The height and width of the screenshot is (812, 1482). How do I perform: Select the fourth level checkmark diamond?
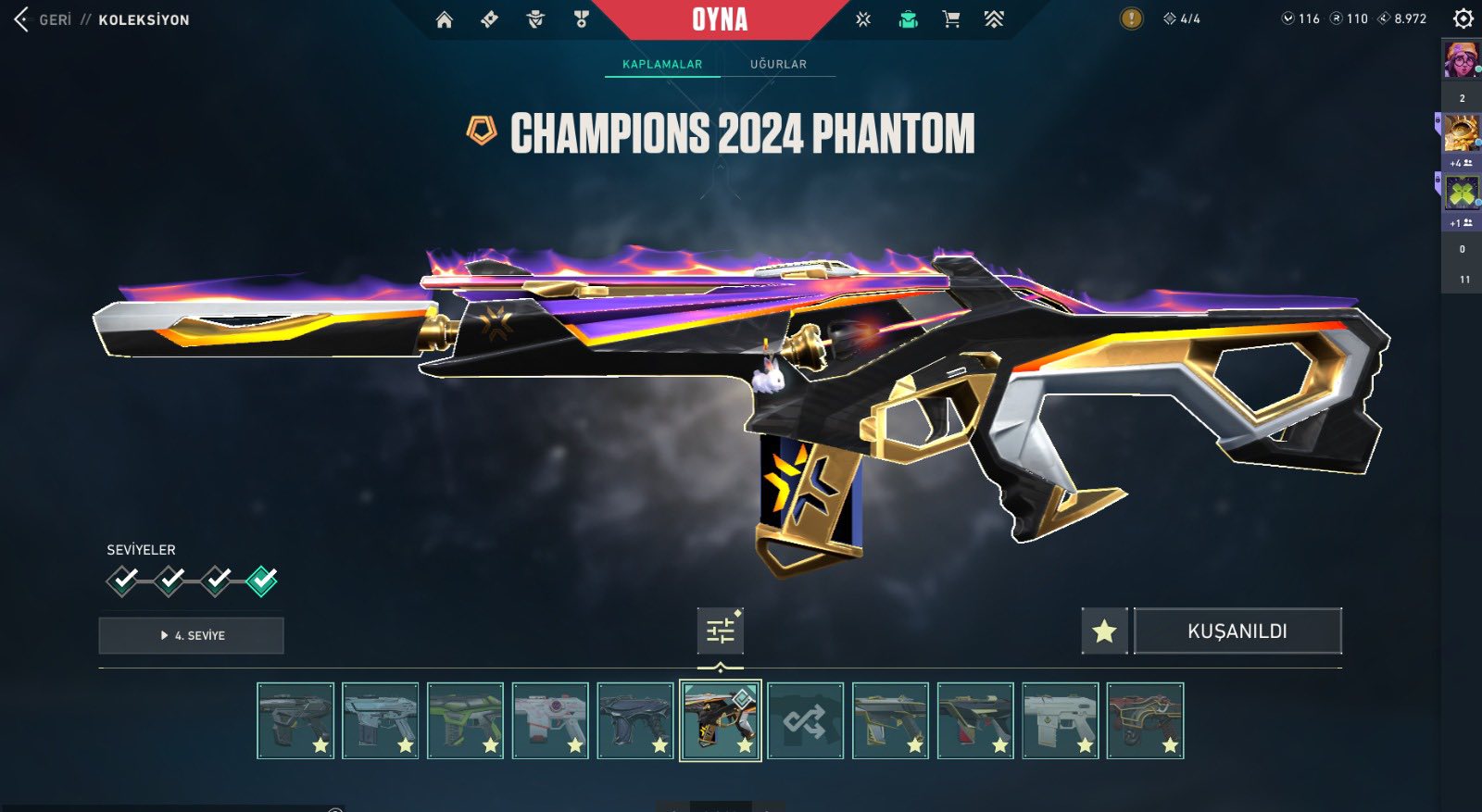point(262,581)
